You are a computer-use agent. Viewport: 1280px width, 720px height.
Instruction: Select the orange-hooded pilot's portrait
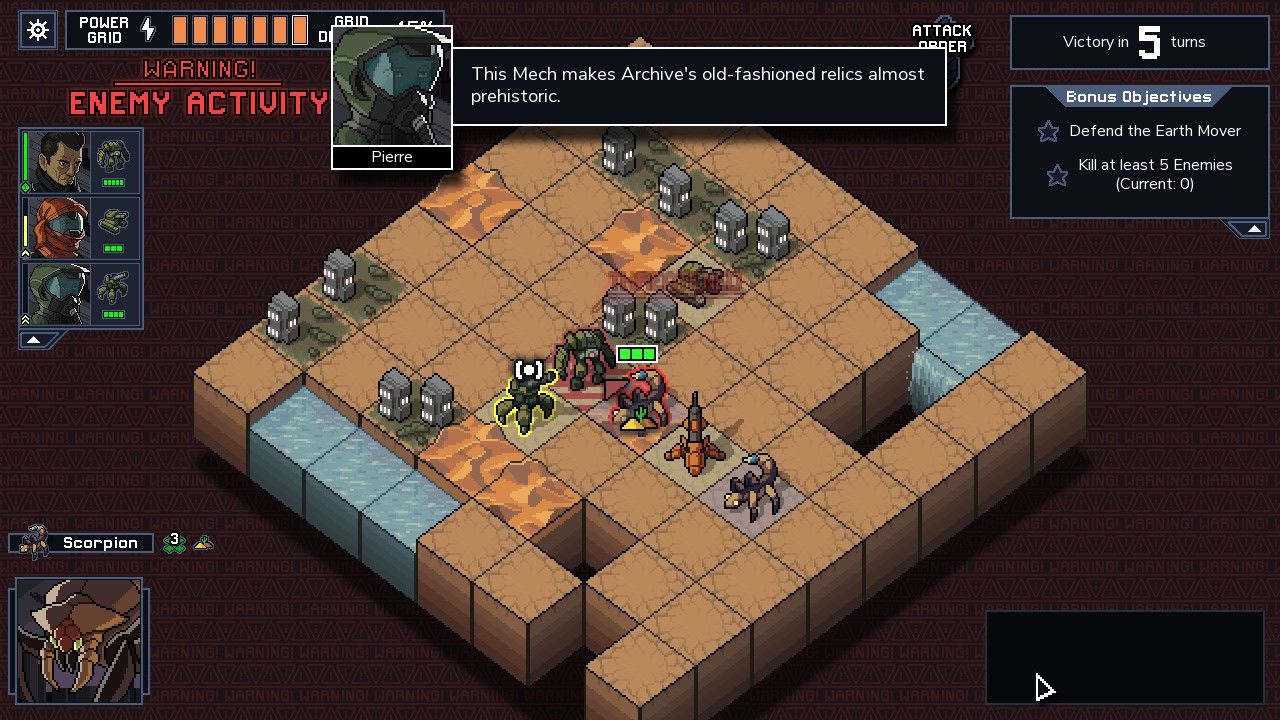[x=58, y=227]
